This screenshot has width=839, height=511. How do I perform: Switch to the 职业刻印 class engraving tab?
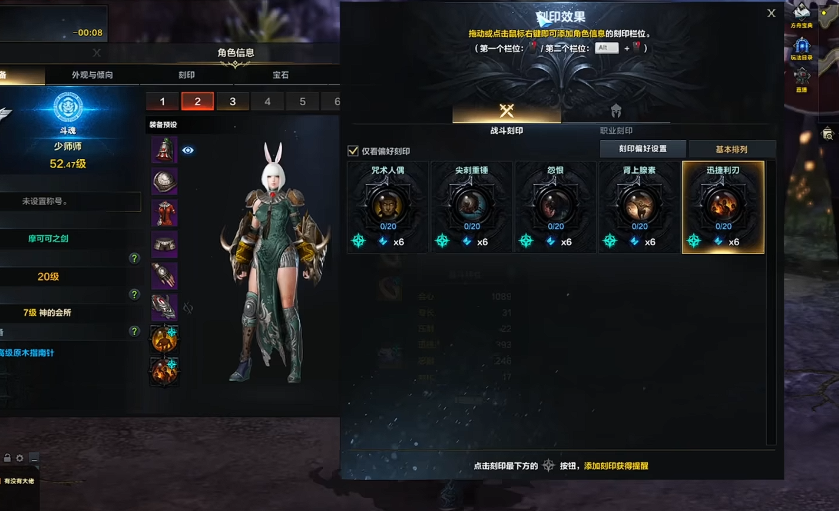616,131
